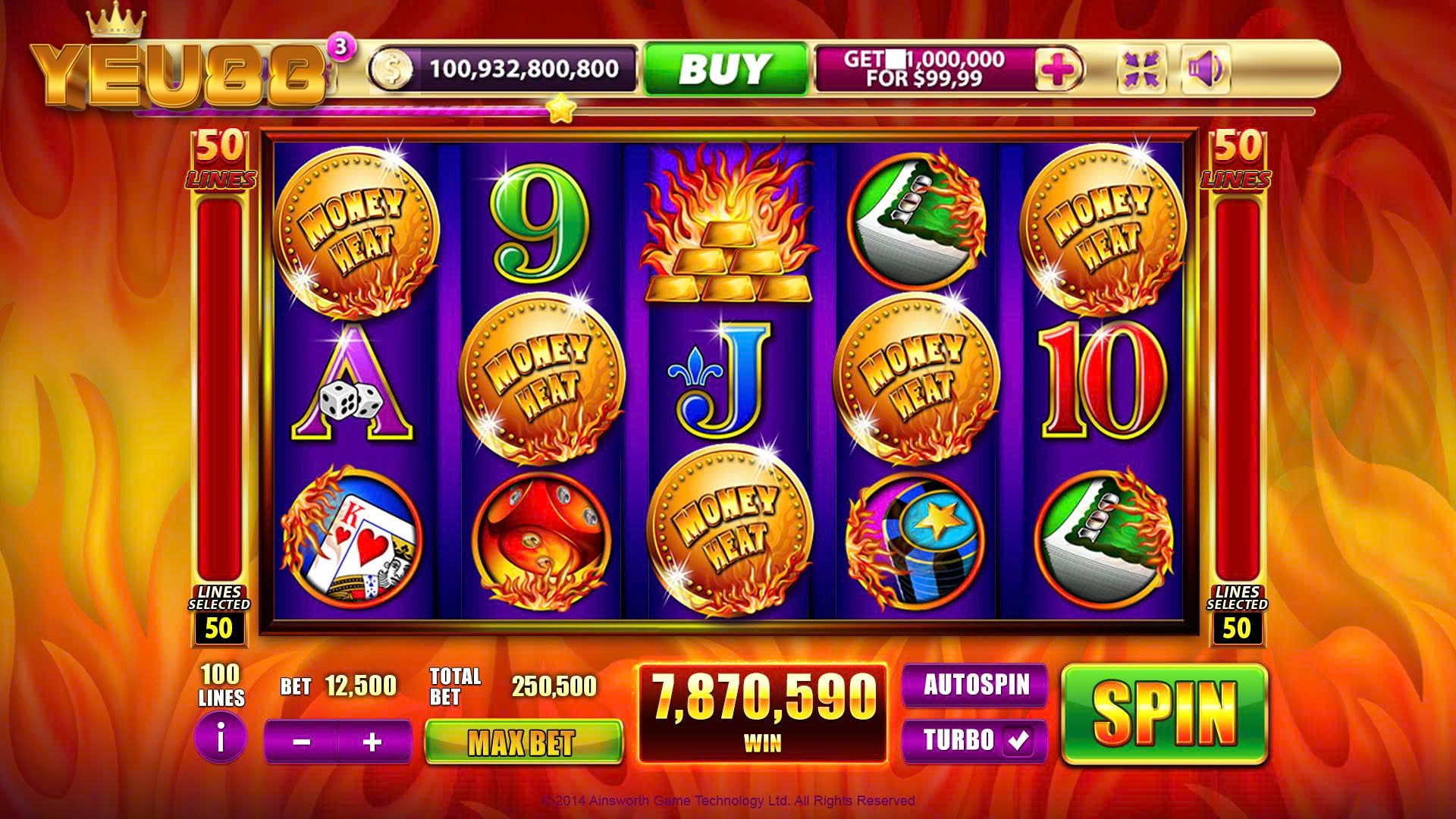Viewport: 1456px width, 819px height.
Task: Open the paytable info button
Action: [x=221, y=737]
